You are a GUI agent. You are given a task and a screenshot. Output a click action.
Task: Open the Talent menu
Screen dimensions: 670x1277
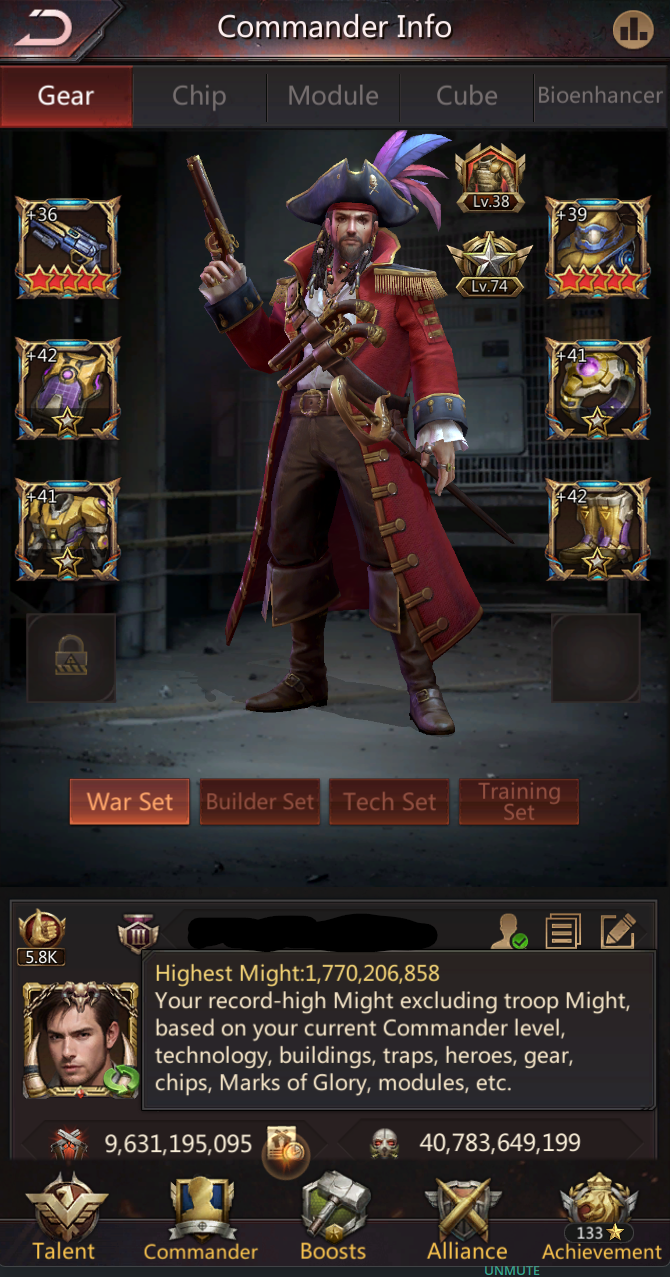64,1220
